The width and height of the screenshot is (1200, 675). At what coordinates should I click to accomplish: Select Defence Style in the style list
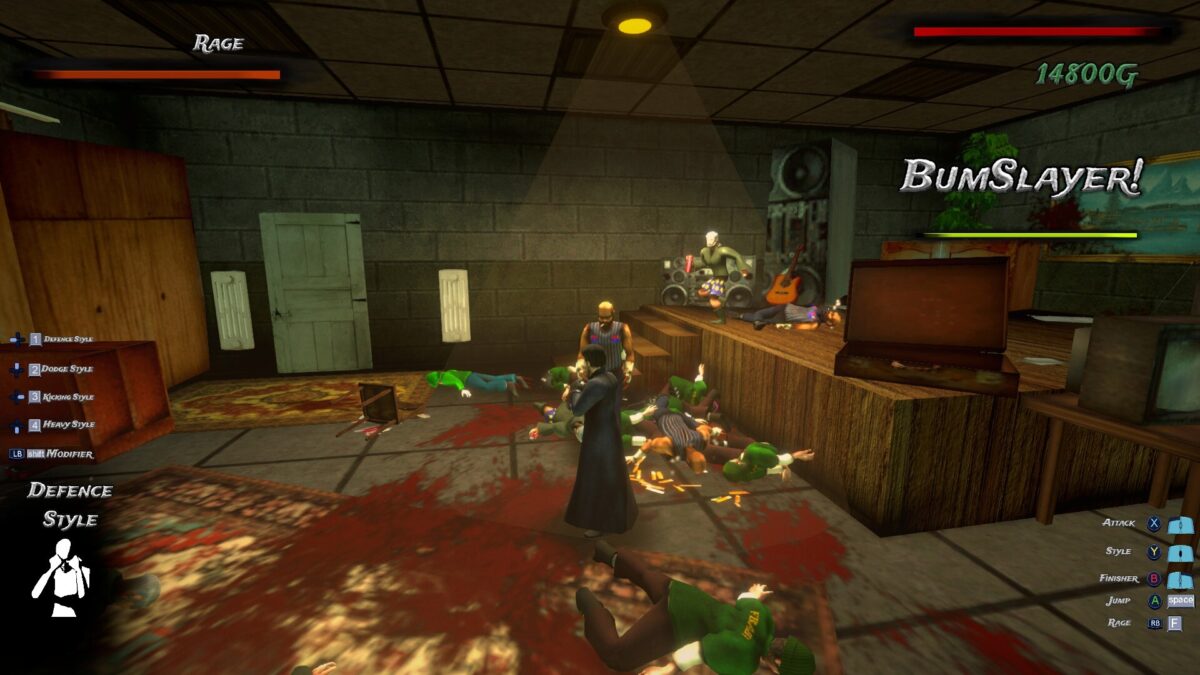pyautogui.click(x=67, y=339)
